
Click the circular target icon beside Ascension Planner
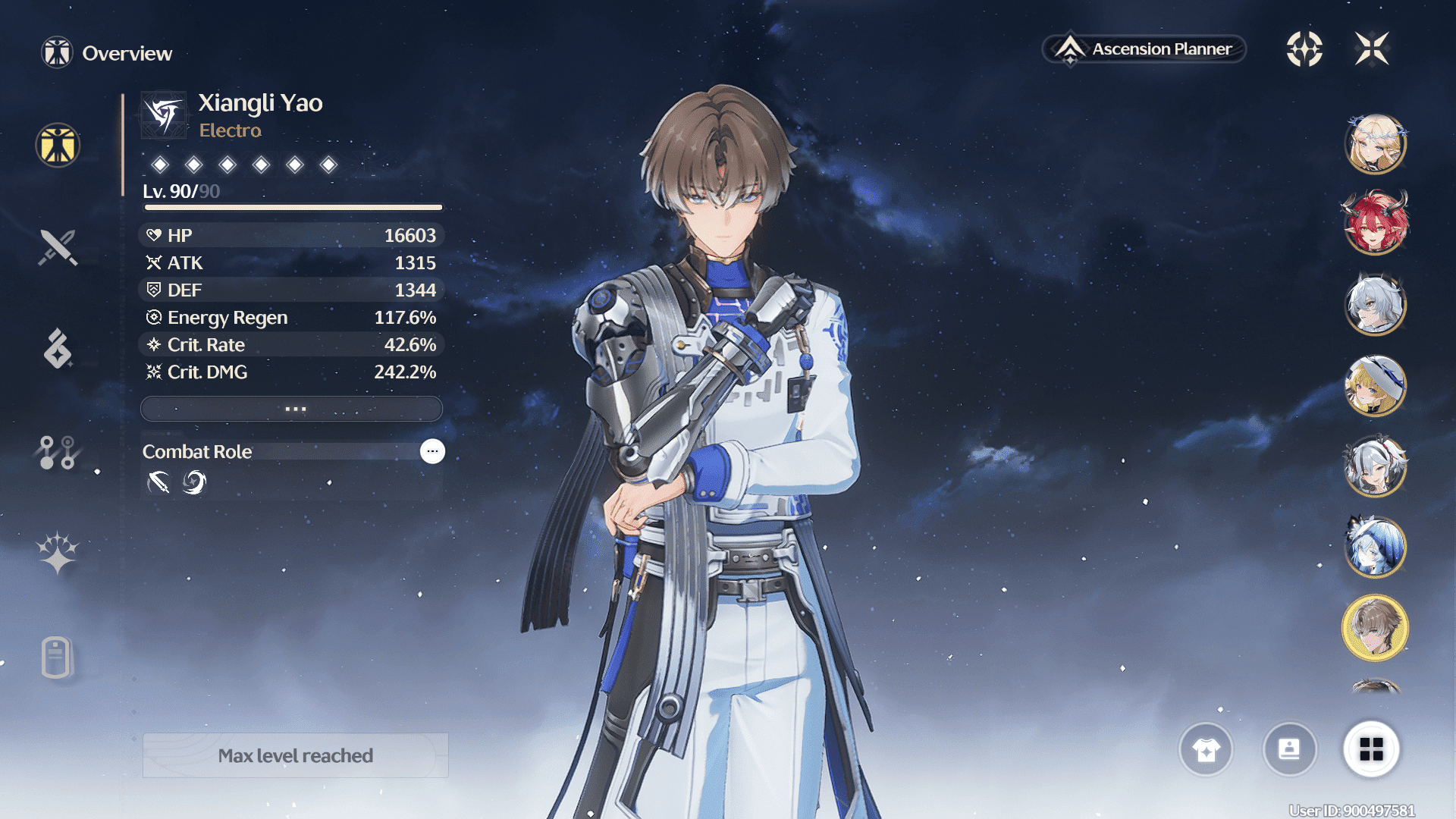click(1304, 49)
